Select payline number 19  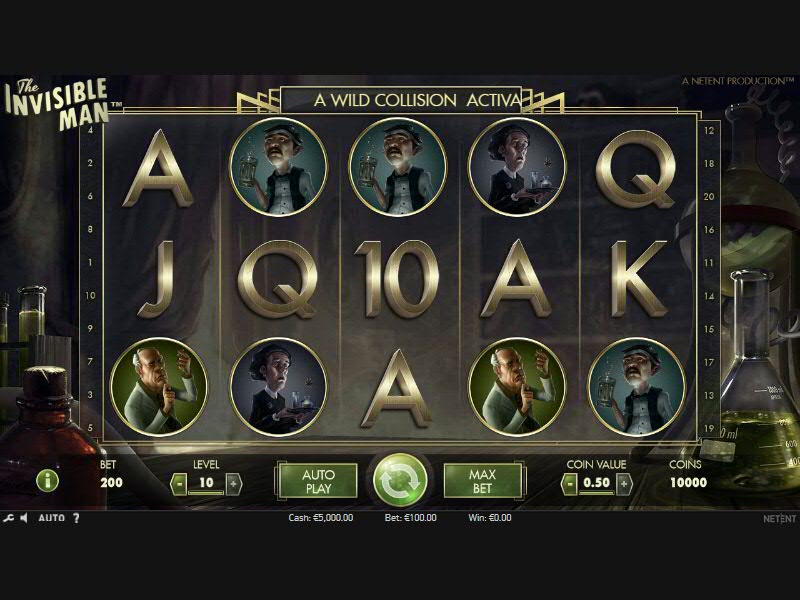click(x=709, y=428)
